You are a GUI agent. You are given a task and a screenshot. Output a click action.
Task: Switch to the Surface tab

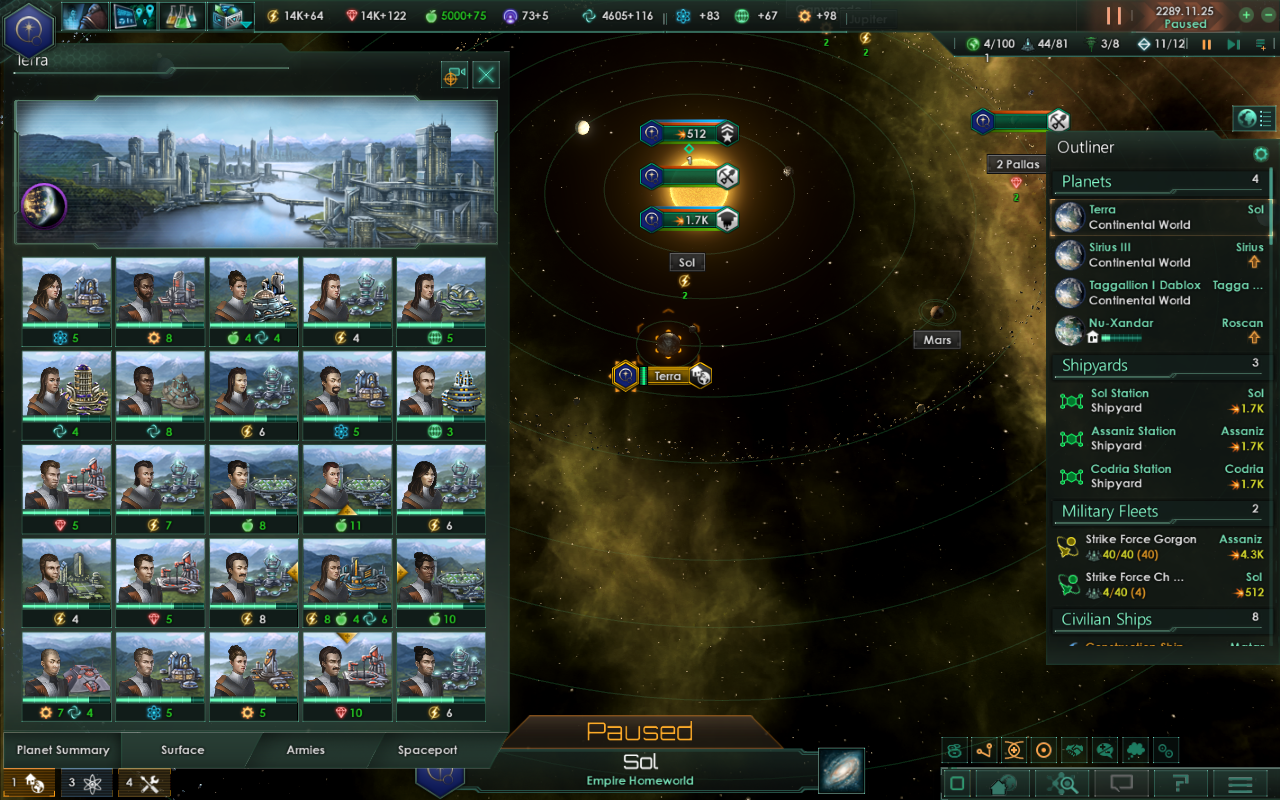point(183,750)
